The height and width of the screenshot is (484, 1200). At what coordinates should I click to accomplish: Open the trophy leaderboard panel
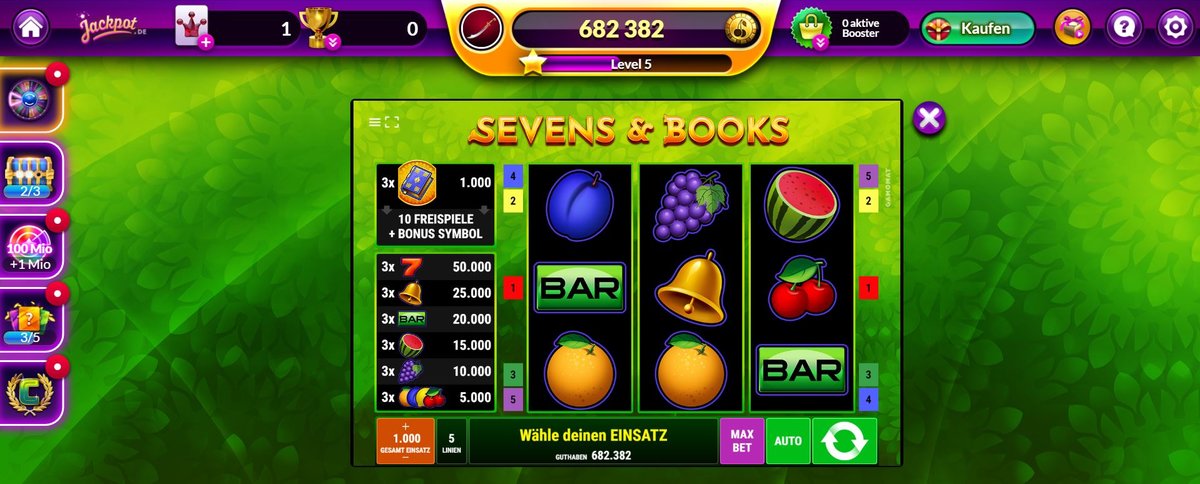pyautogui.click(x=321, y=28)
